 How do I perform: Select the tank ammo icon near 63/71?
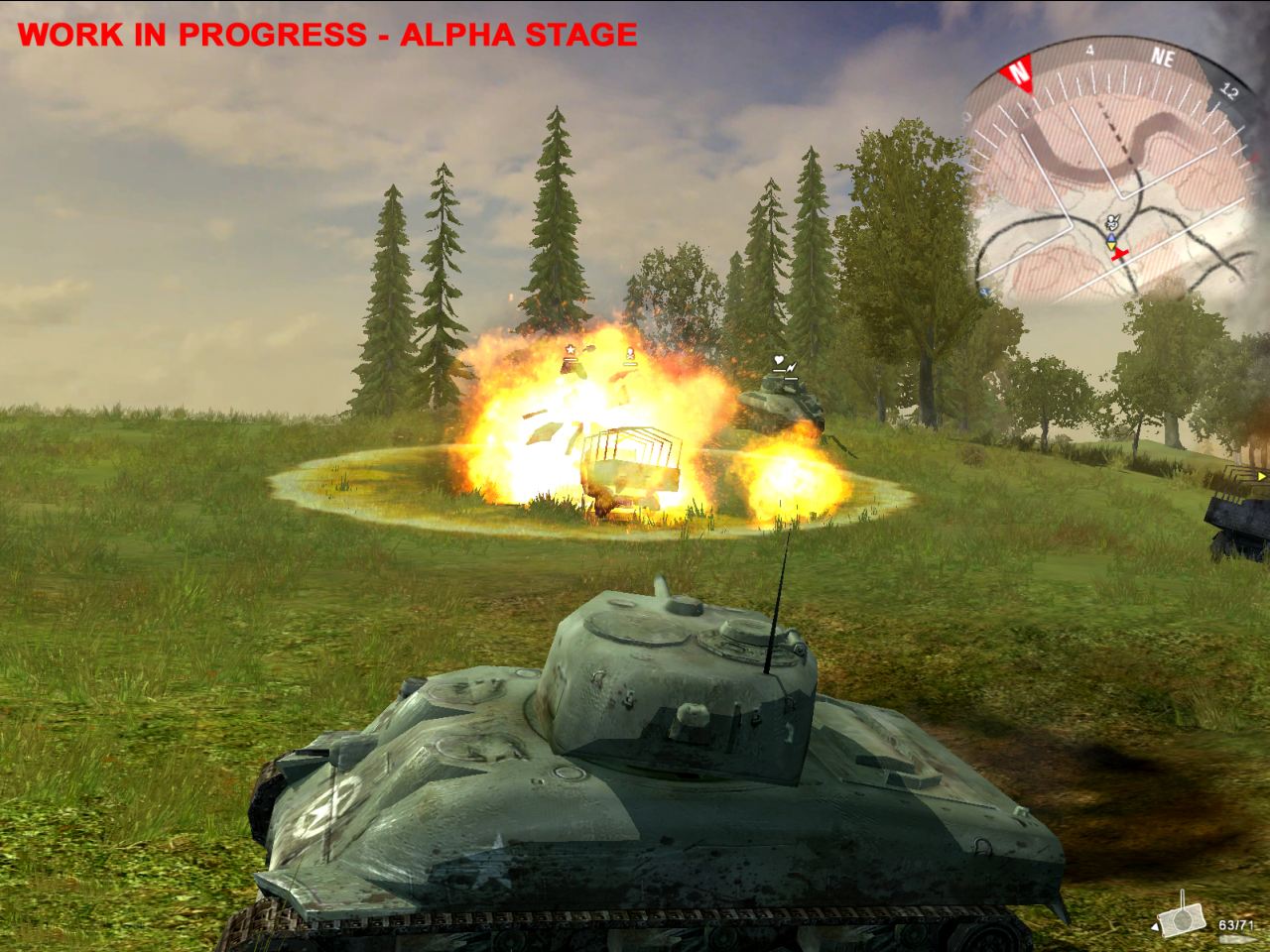point(1182,920)
